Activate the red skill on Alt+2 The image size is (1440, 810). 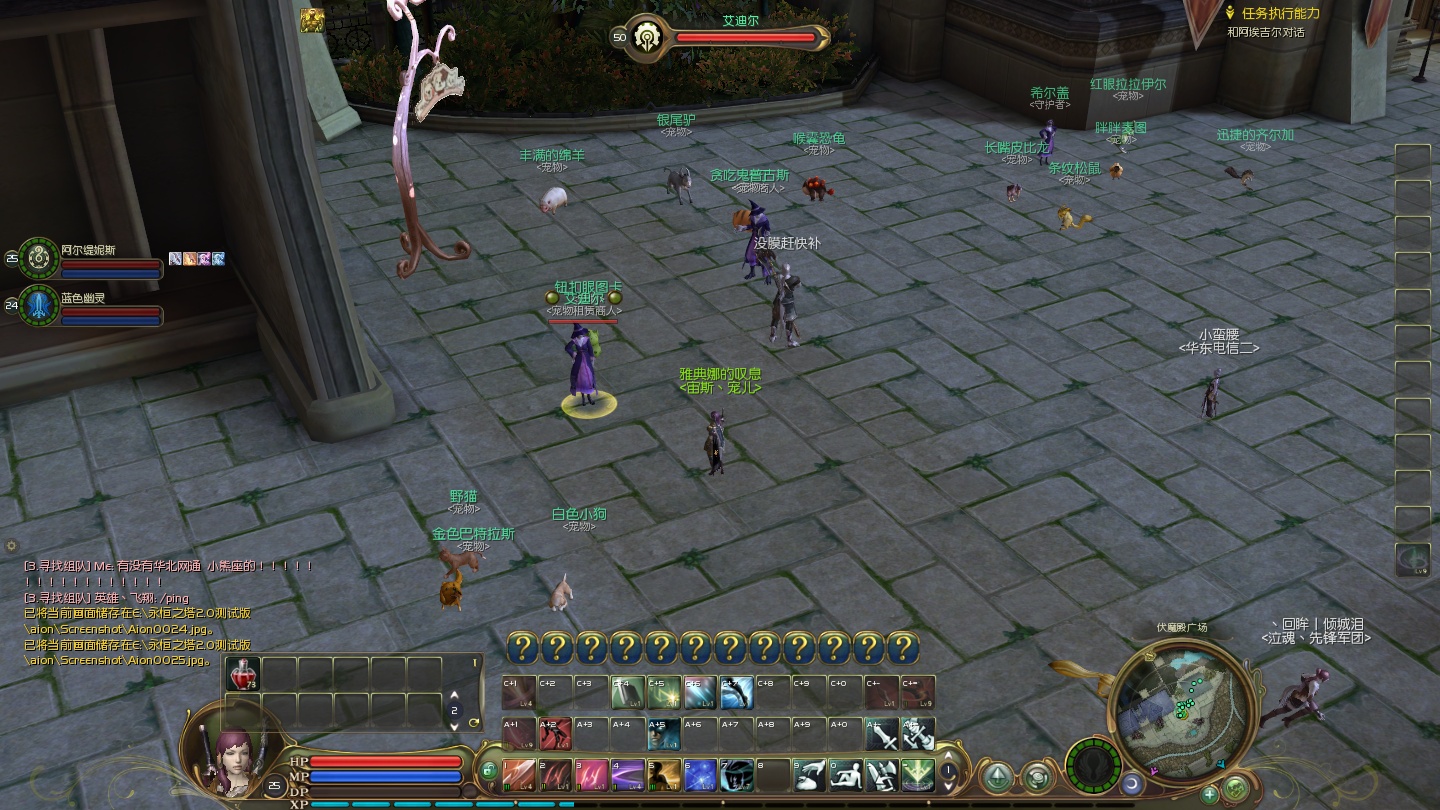point(555,734)
